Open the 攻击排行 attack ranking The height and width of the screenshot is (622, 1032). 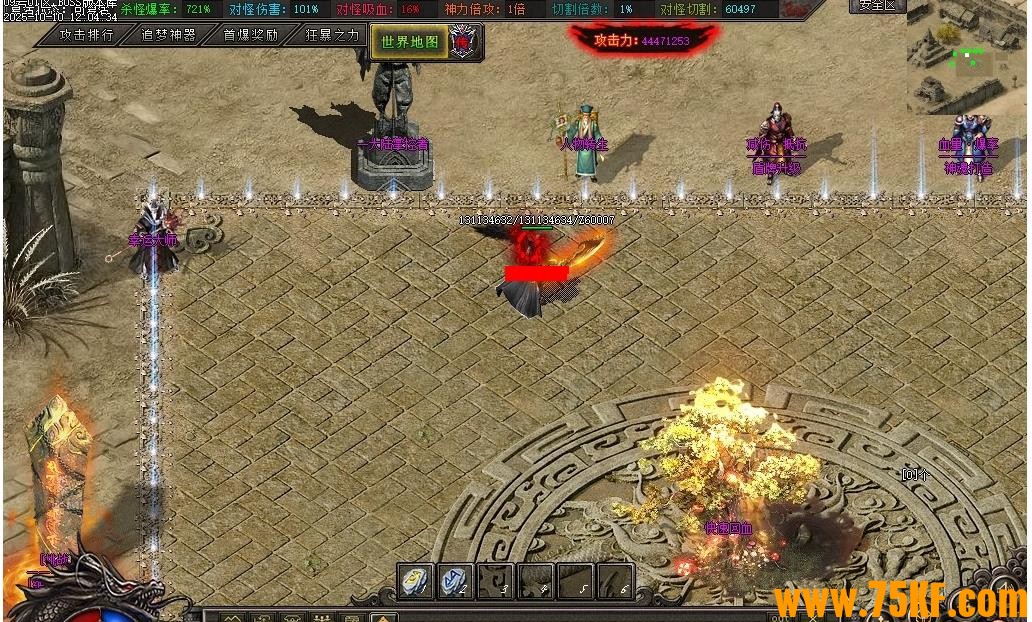pyautogui.click(x=86, y=35)
